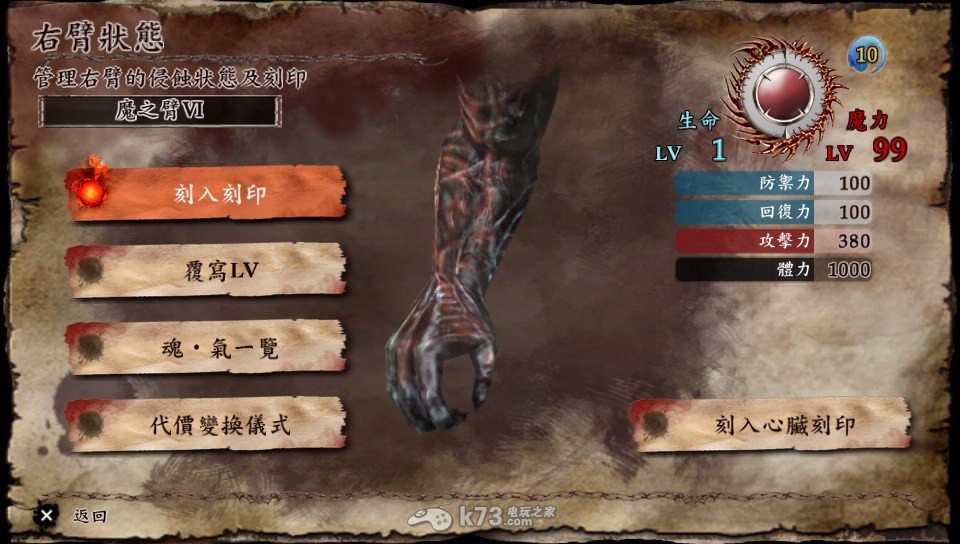Click the 刻入心臟刻印 button

tap(771, 425)
